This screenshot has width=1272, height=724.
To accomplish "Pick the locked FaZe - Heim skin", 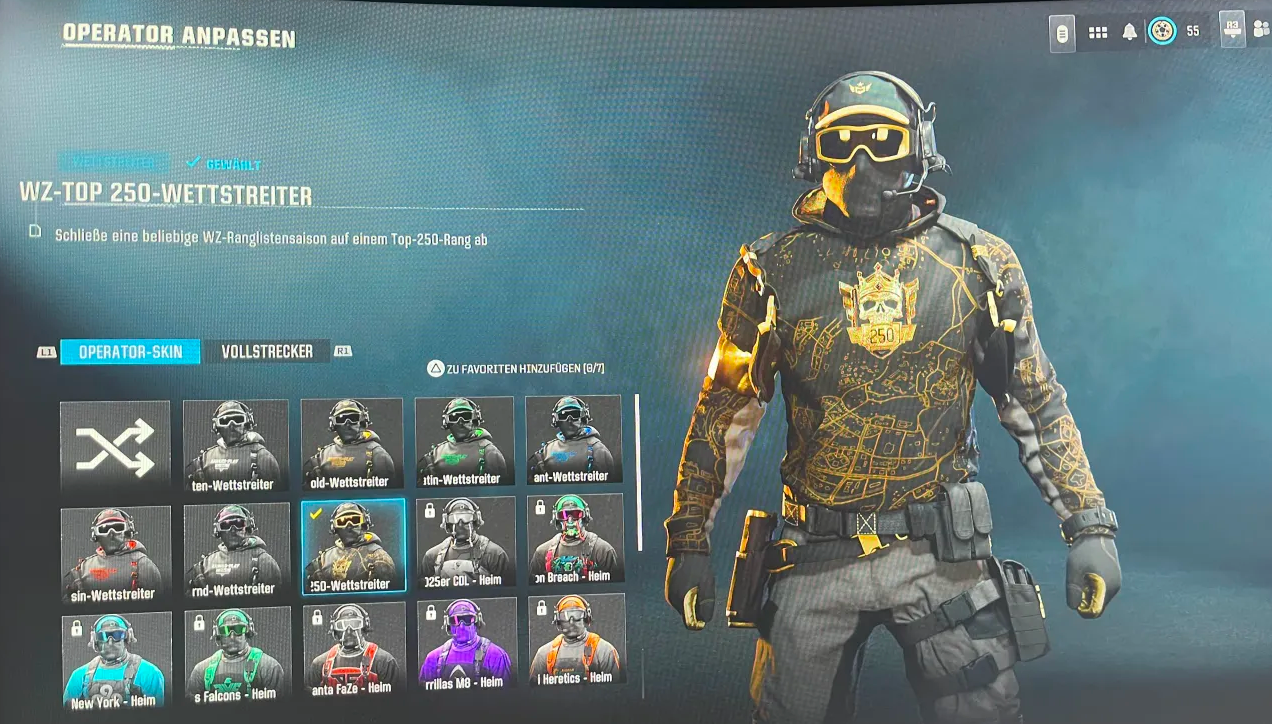I will coord(353,650).
